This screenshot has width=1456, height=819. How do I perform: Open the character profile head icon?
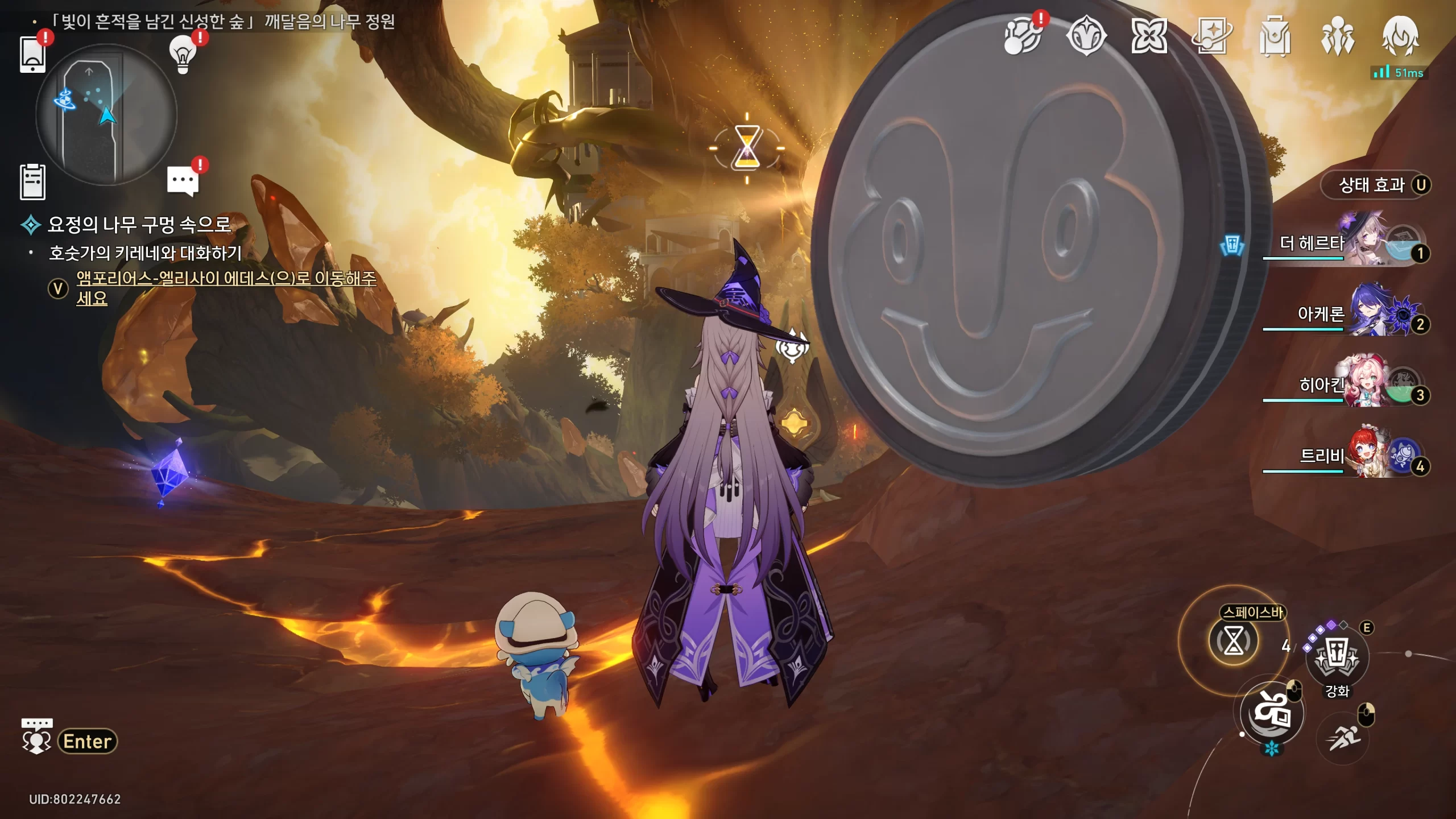[x=1400, y=37]
